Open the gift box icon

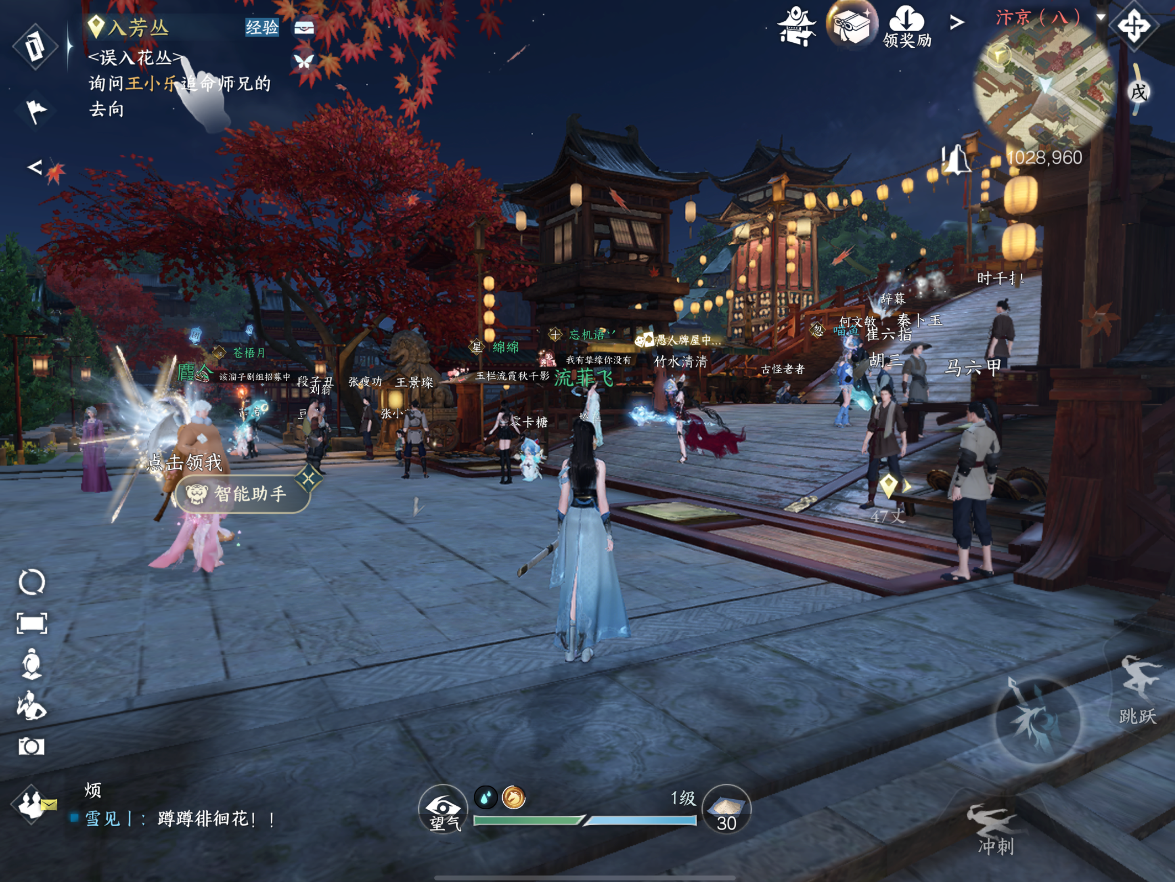(851, 22)
